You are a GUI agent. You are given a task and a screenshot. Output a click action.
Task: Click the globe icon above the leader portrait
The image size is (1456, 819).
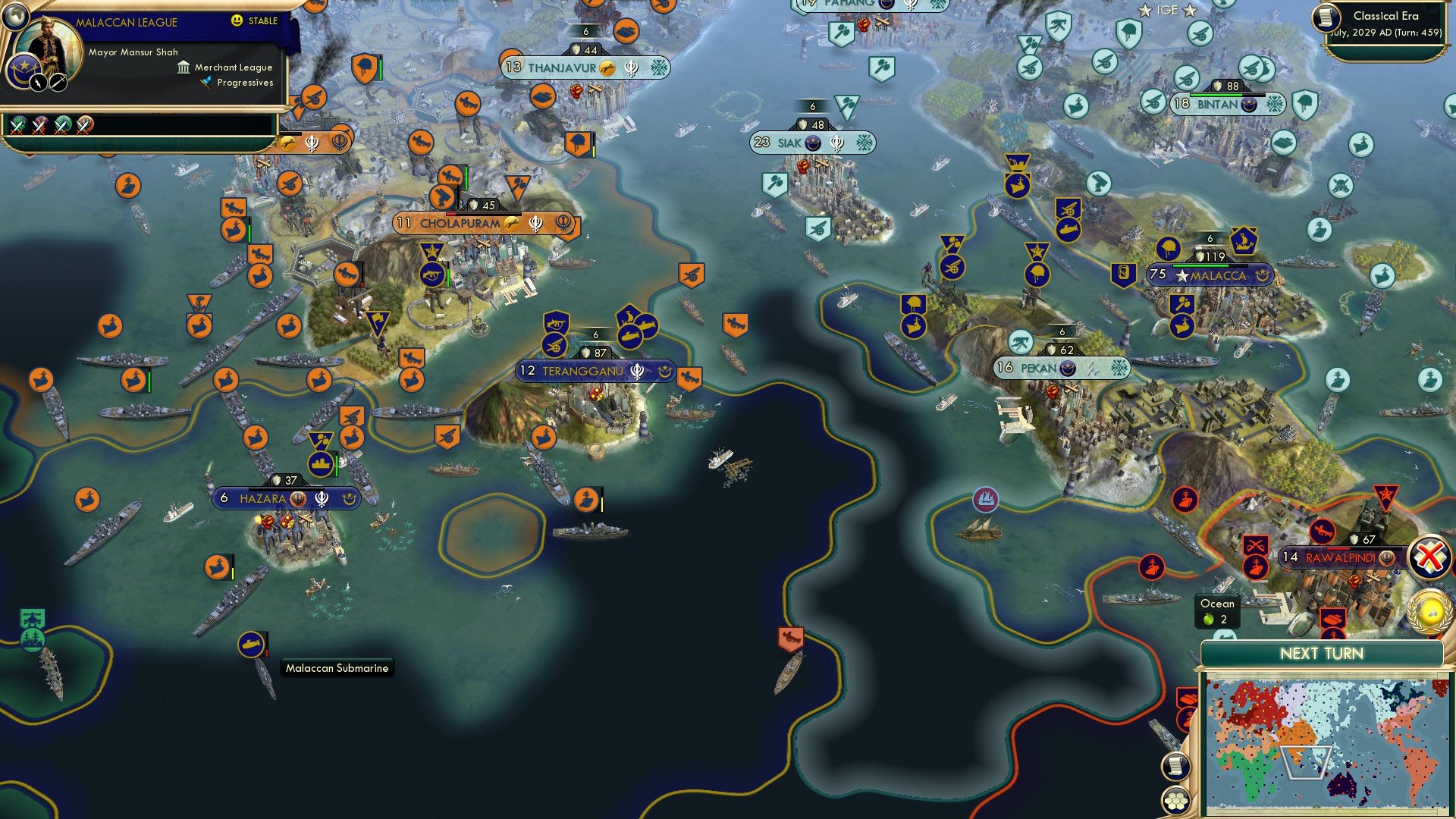coord(16,15)
